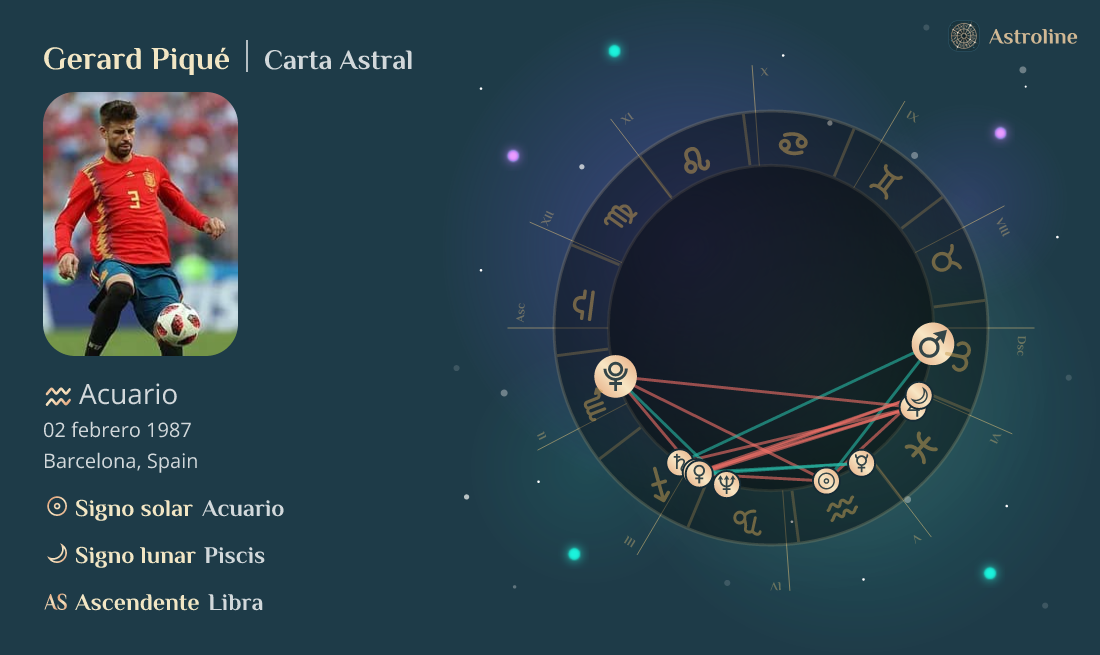The width and height of the screenshot is (1100, 655).
Task: Choose the Leo sign segment on the wheel
Action: click(695, 160)
